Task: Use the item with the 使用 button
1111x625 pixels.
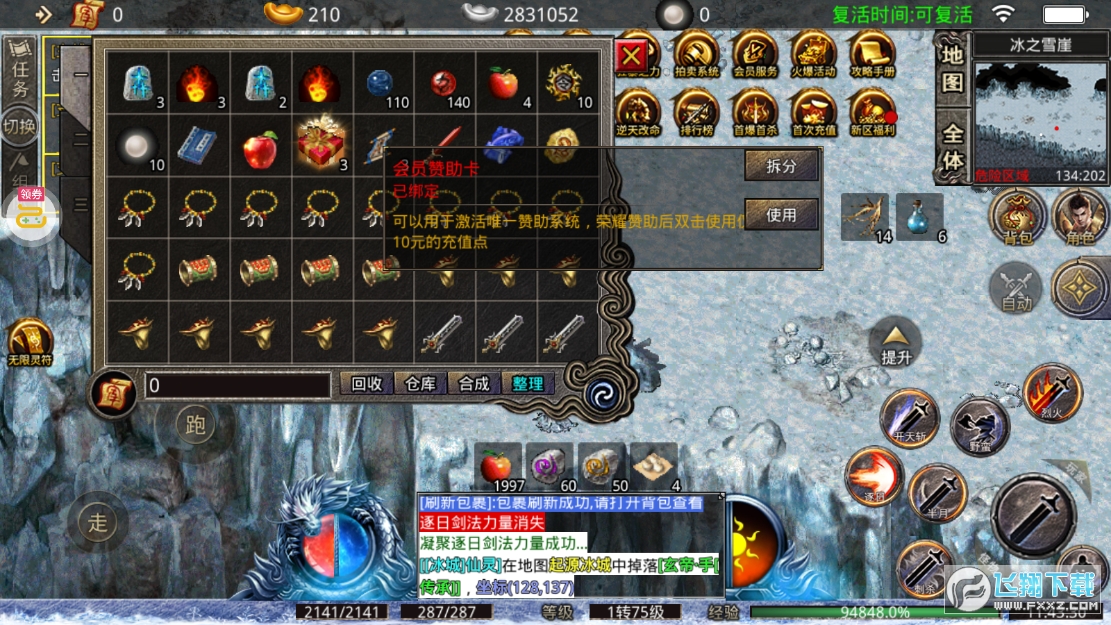Action: (x=781, y=214)
